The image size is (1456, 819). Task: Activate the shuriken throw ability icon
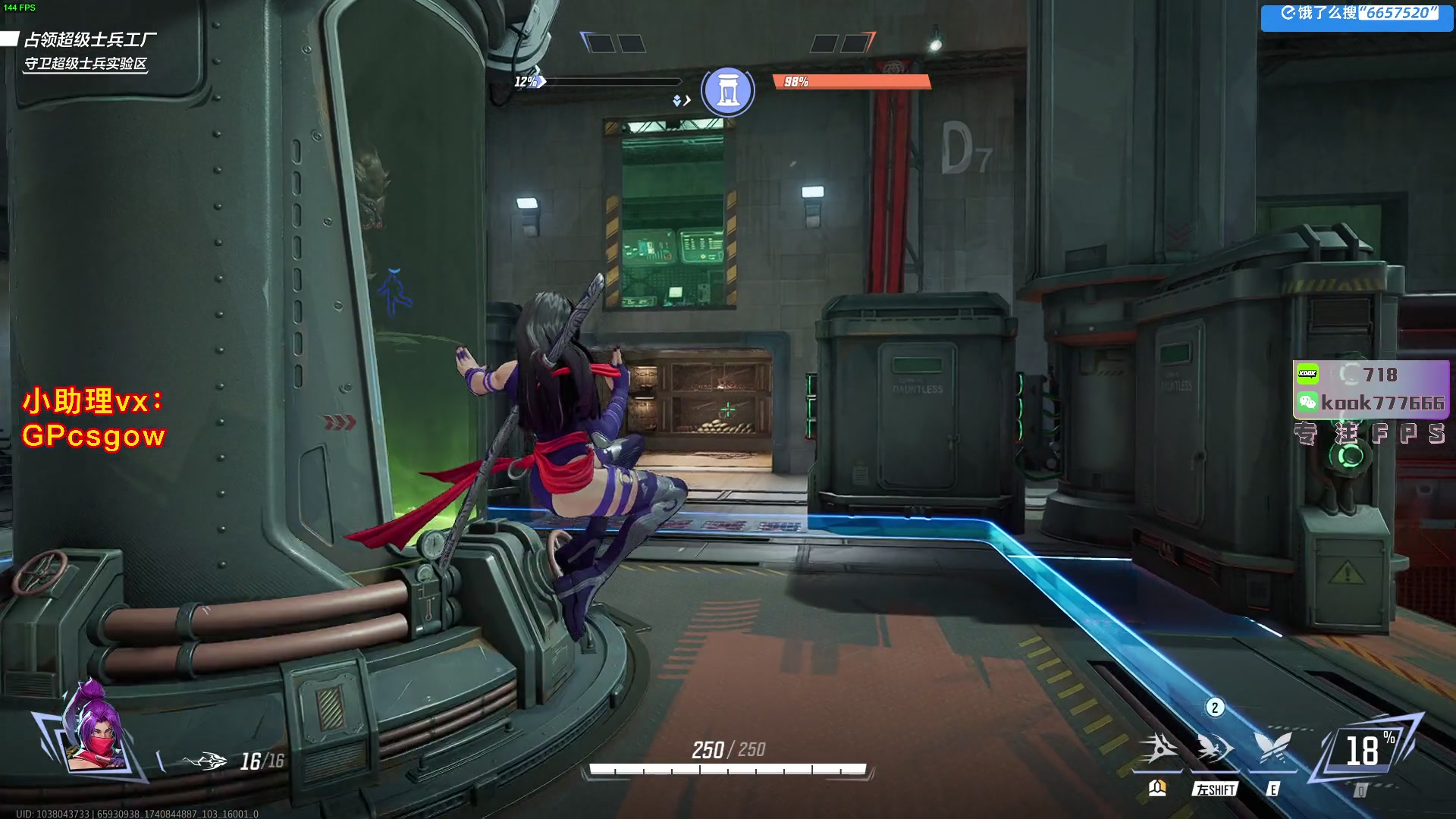1158,749
